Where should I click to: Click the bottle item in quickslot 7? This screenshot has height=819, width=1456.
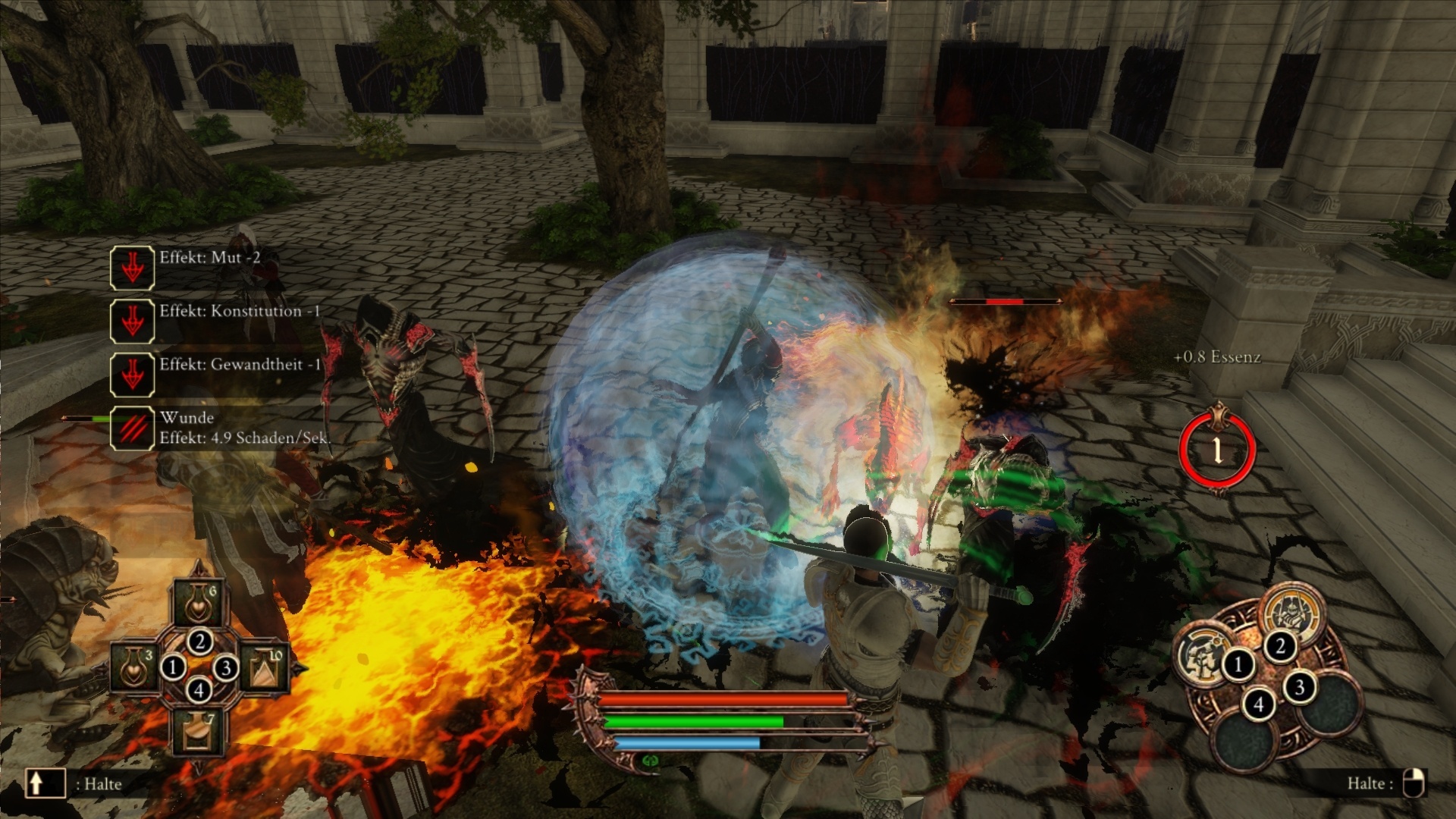coord(198,731)
